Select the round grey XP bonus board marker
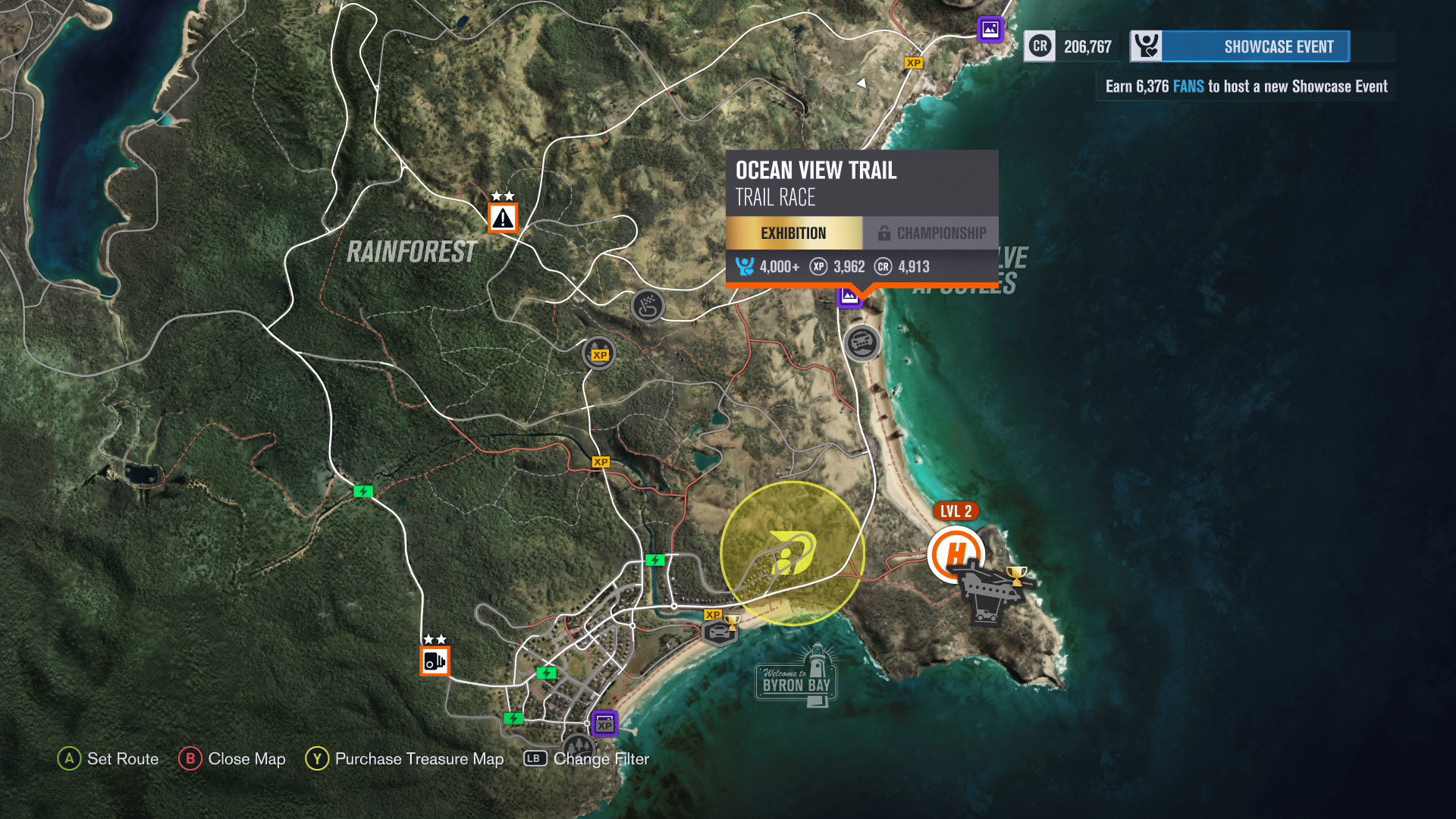This screenshot has width=1456, height=819. [599, 354]
